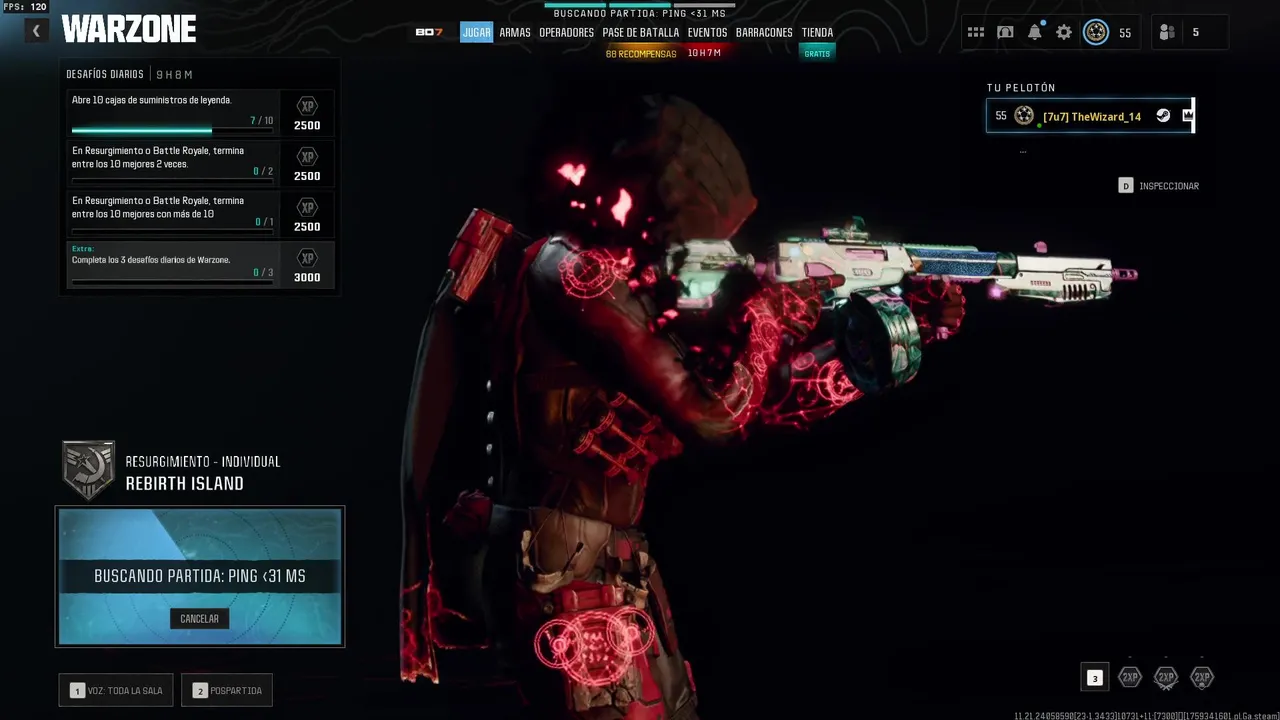
Task: Toggle voice channel Toda la Sala
Action: tap(116, 690)
